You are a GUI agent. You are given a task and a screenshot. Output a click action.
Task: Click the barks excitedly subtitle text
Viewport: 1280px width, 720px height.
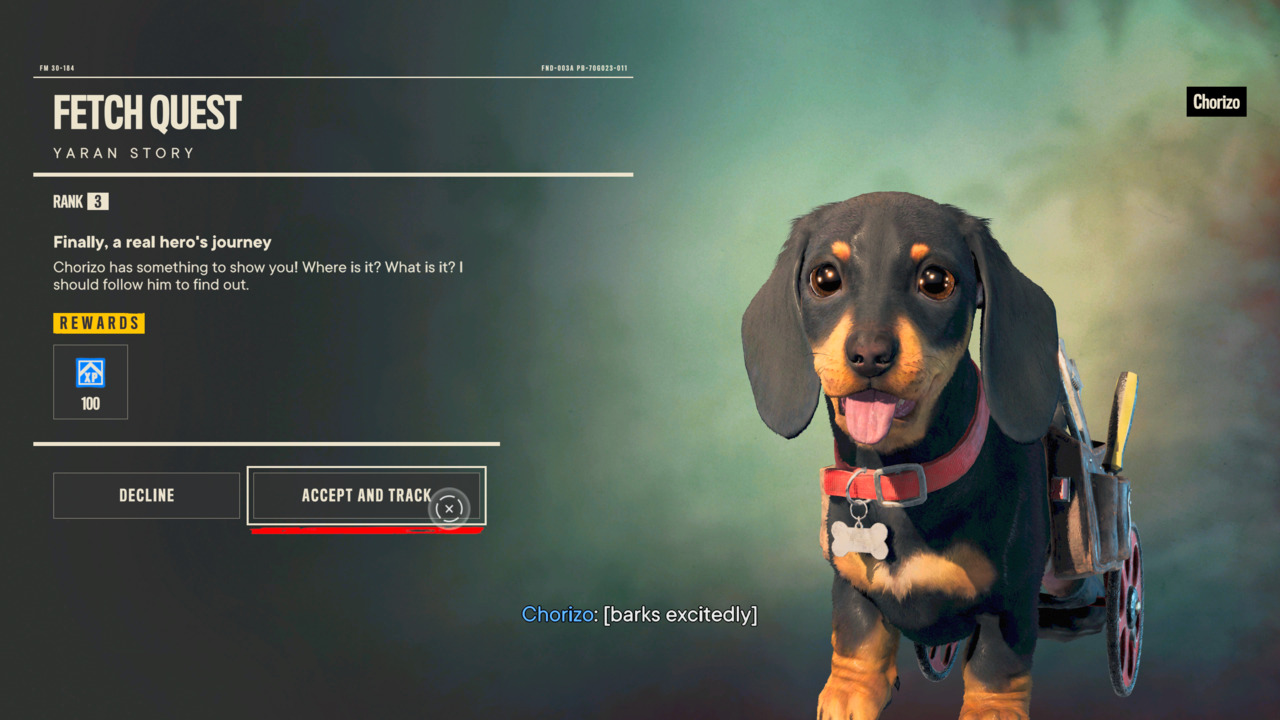pyautogui.click(x=680, y=614)
